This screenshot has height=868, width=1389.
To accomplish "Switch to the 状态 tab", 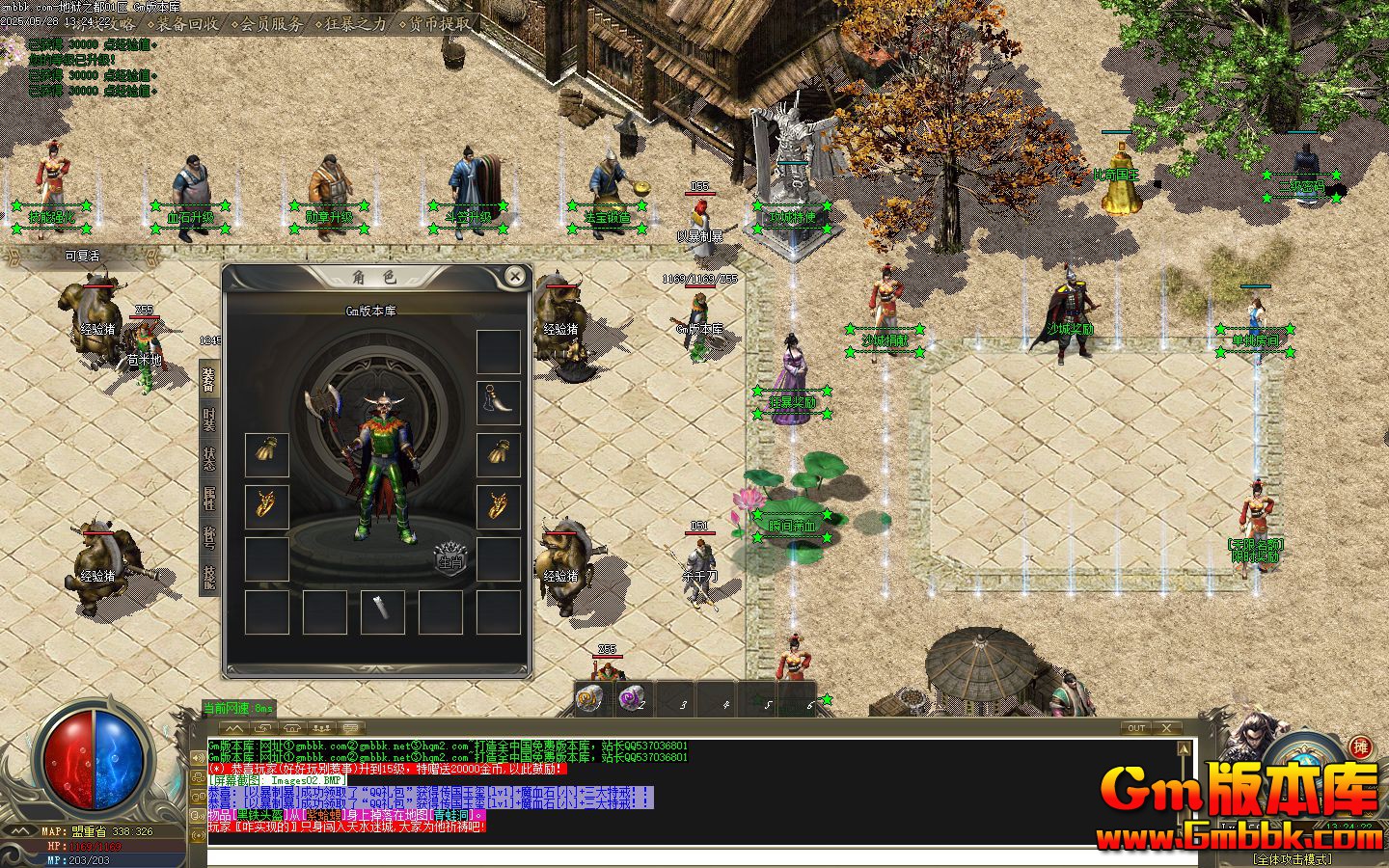I will (x=209, y=459).
